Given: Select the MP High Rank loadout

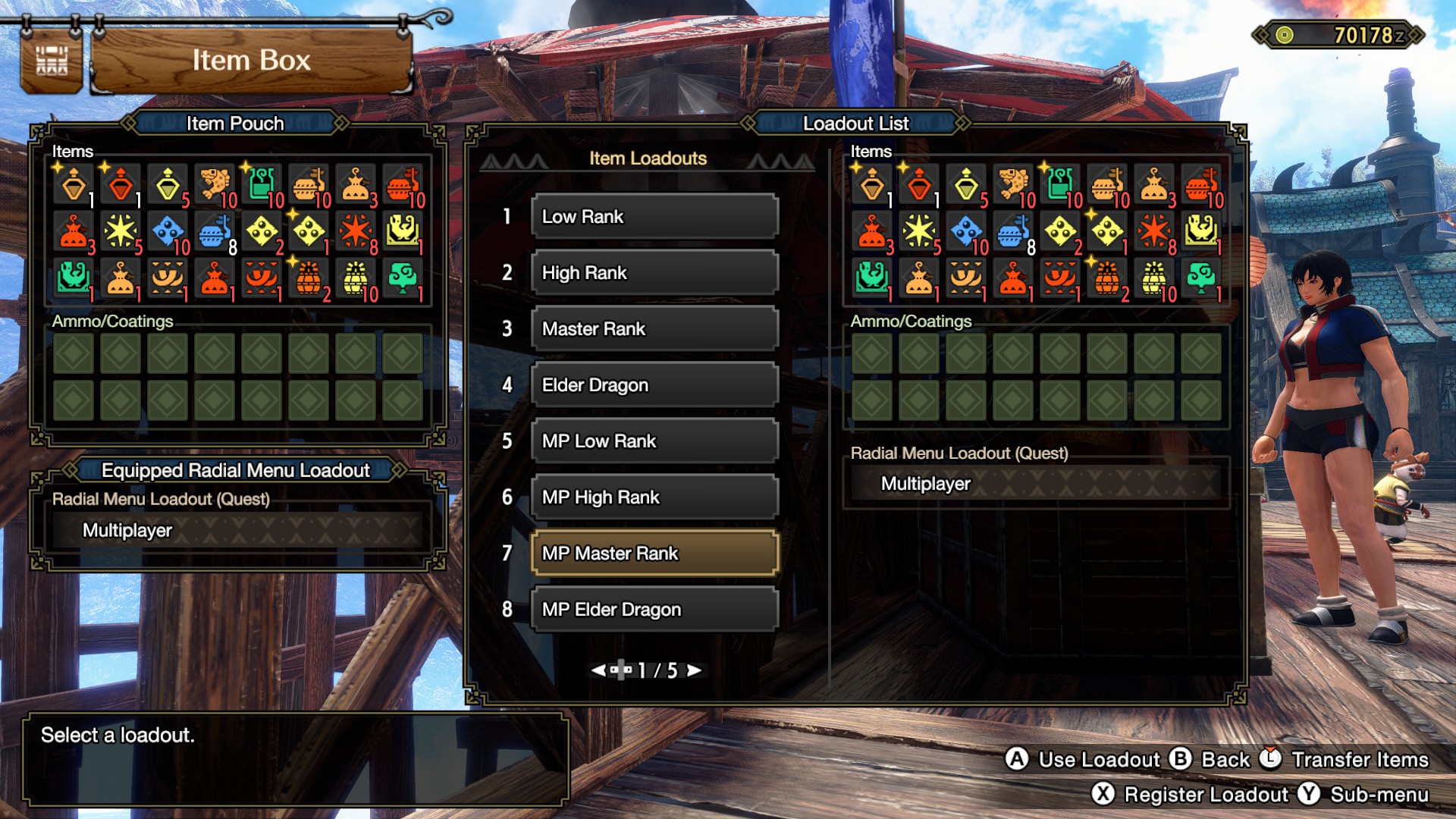Looking at the screenshot, I should click(654, 497).
